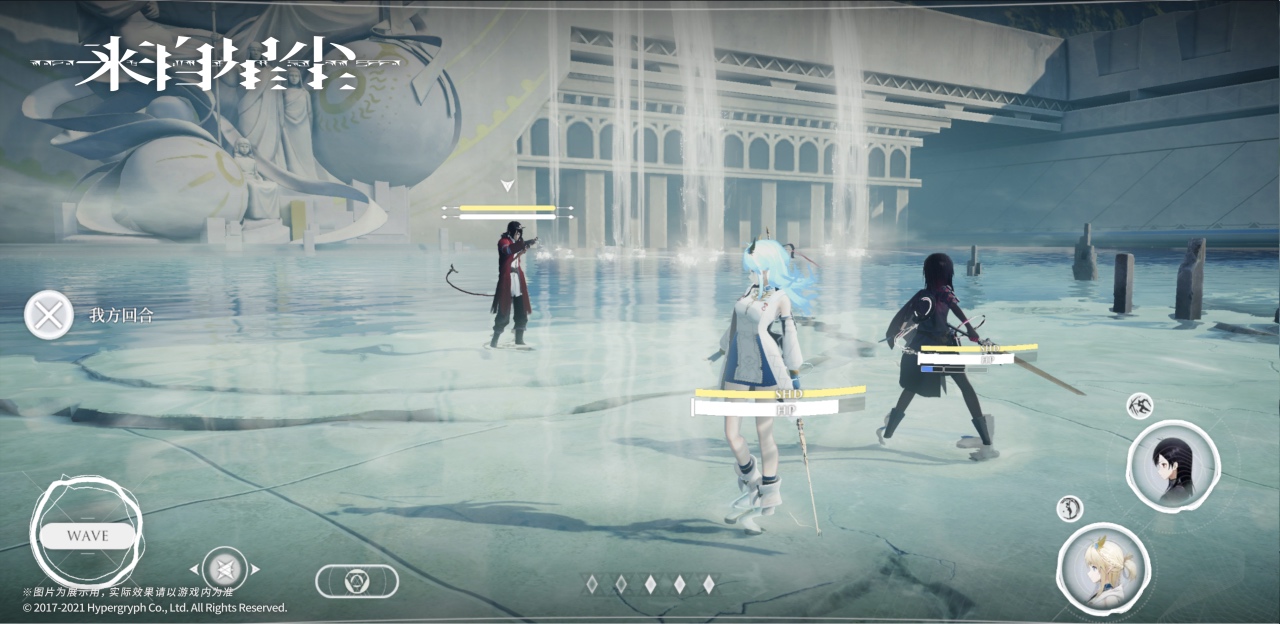This screenshot has width=1280, height=624.
Task: Activate the star emblem between the arrows
Action: [225, 569]
